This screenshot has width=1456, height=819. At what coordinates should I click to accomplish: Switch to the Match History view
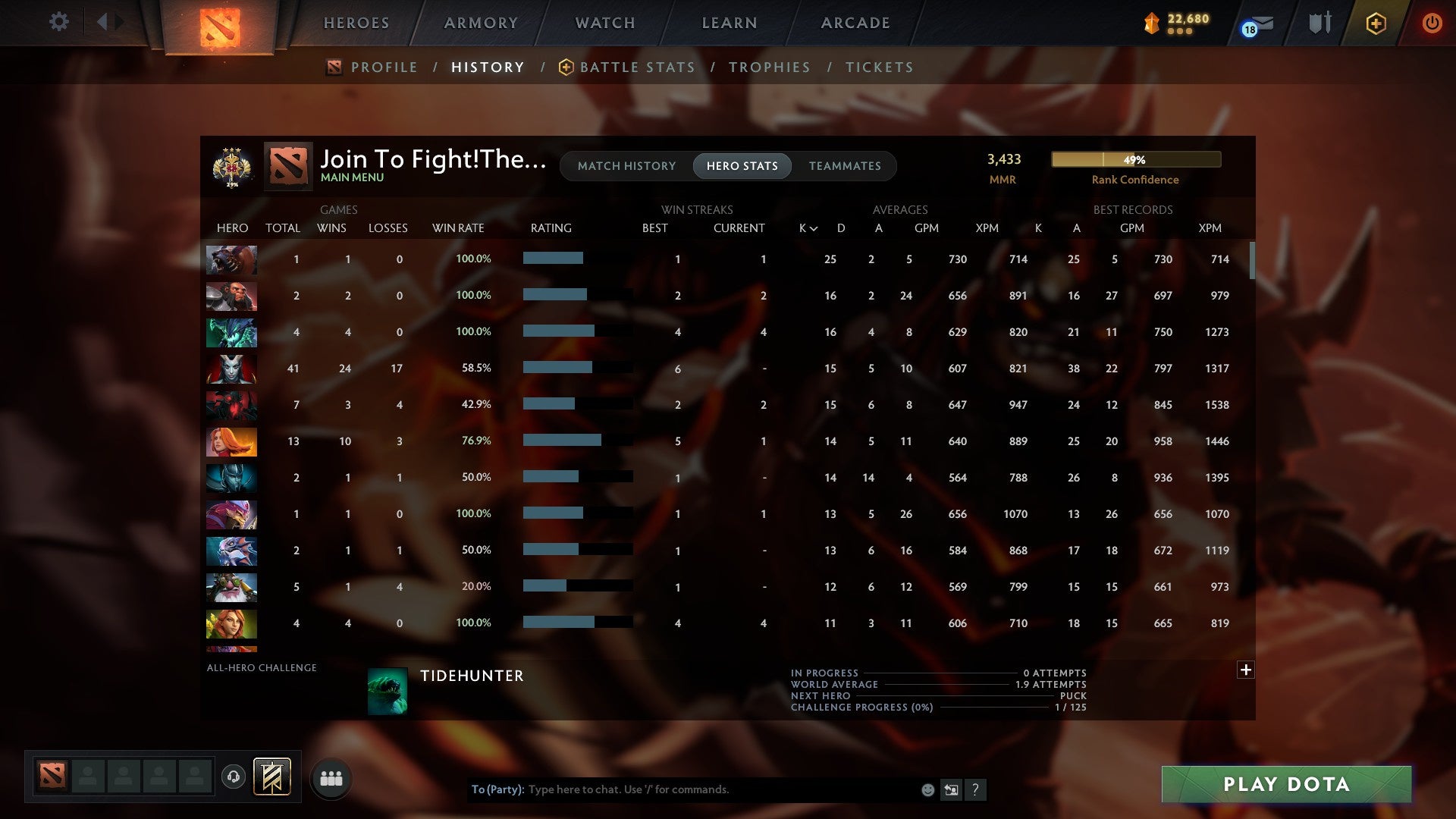click(626, 165)
